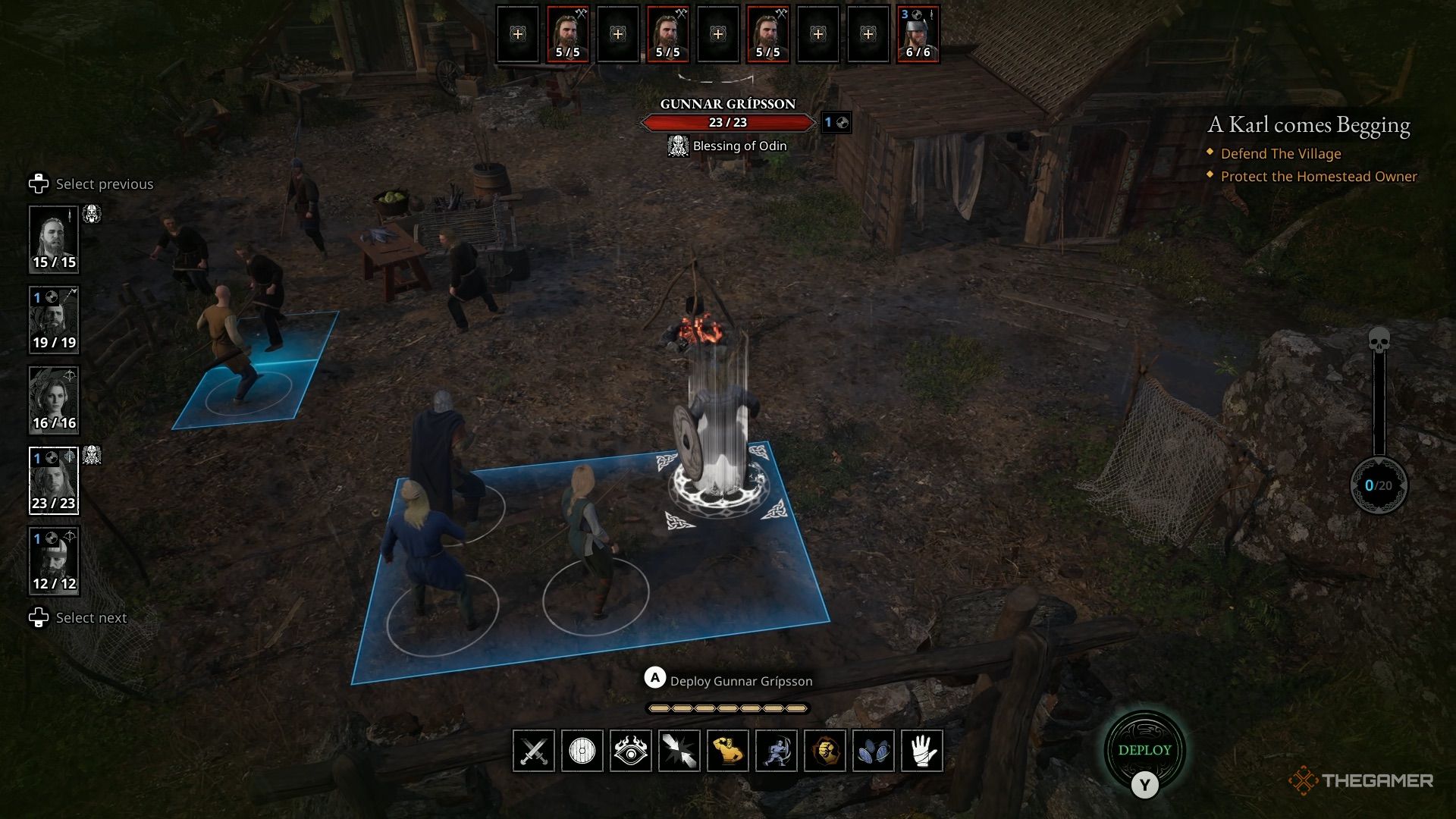Screen dimensions: 1456x819
Task: Select the helmeted party member with 12/12
Action: [54, 561]
